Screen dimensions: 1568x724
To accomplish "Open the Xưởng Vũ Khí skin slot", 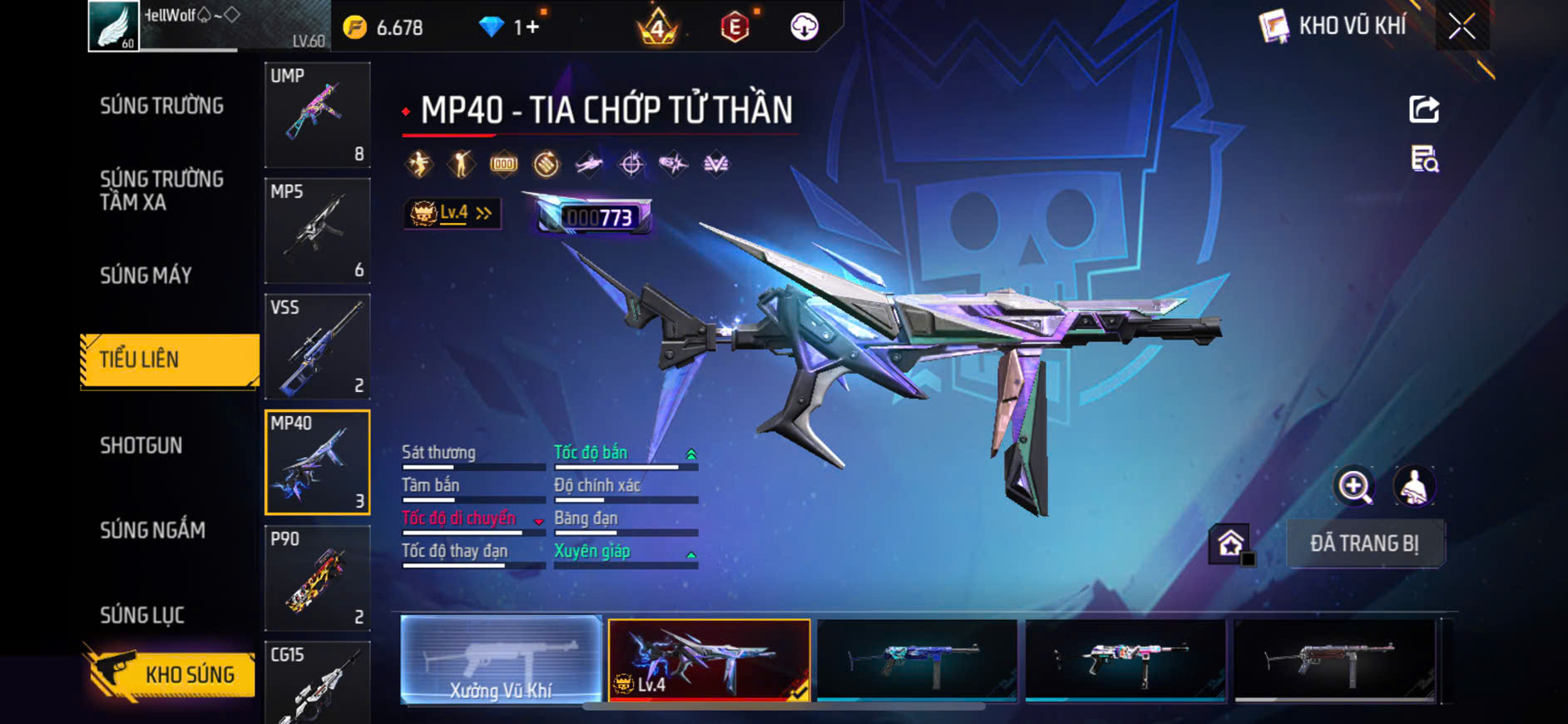I will [501, 661].
